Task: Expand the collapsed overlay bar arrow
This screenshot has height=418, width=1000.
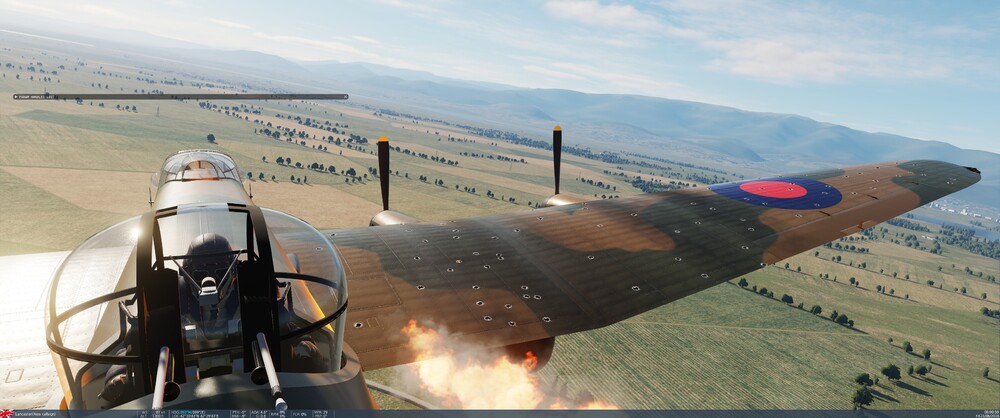Action: point(17,97)
